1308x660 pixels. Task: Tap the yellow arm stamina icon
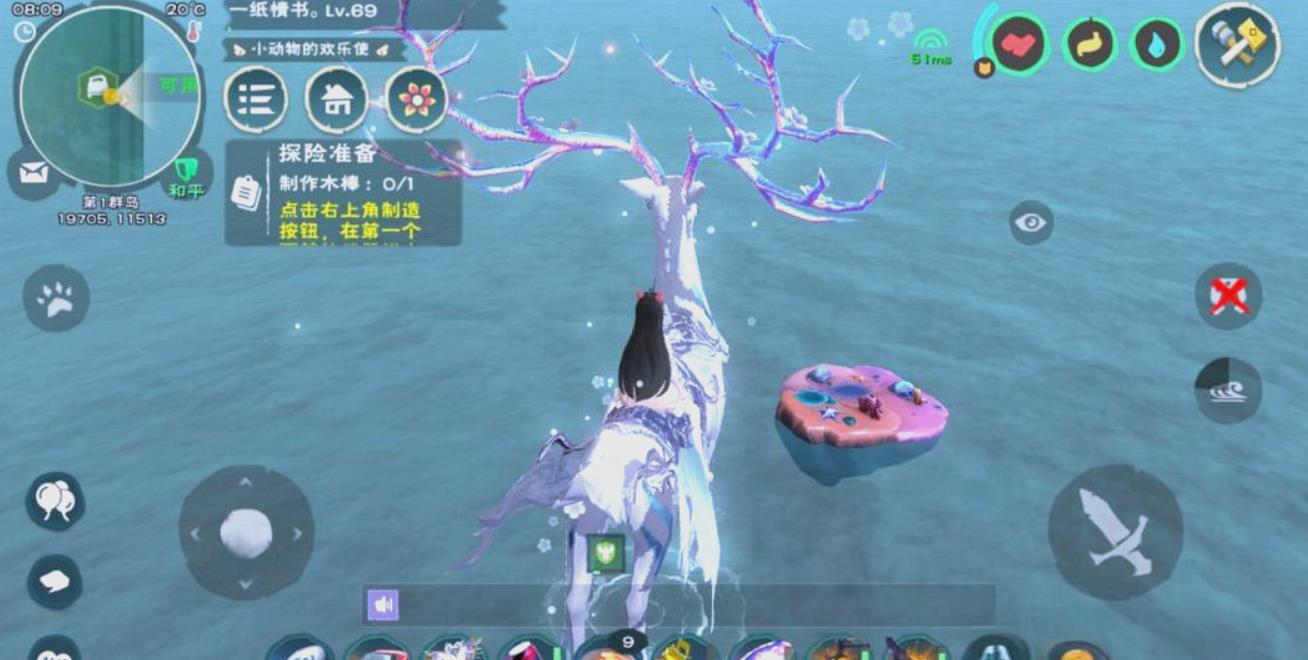[1089, 45]
